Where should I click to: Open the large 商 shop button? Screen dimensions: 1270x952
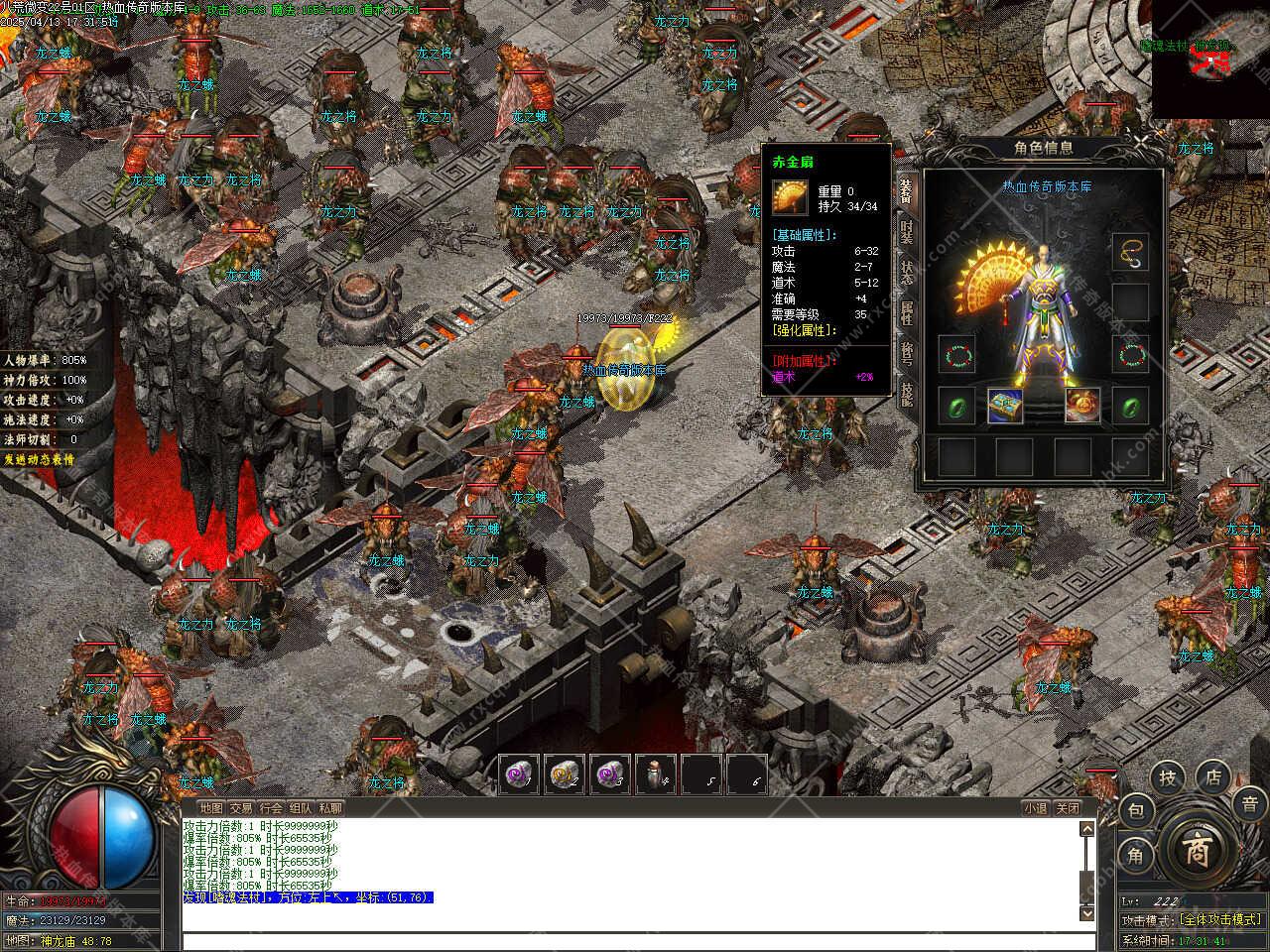tap(1195, 851)
